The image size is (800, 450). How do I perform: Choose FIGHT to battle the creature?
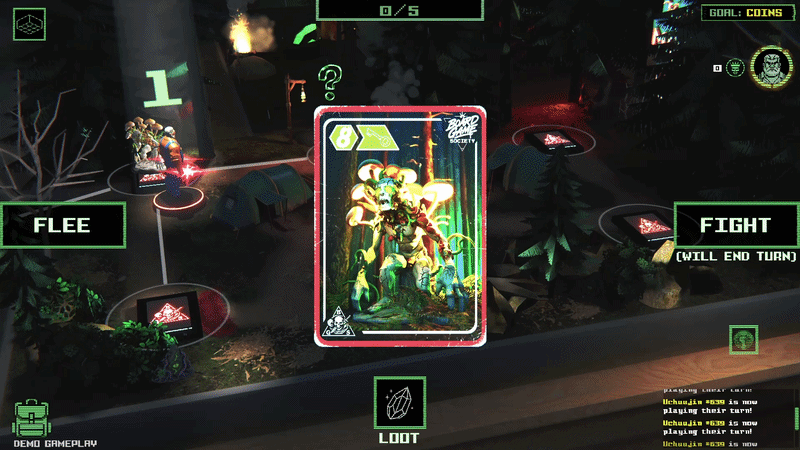tap(736, 225)
